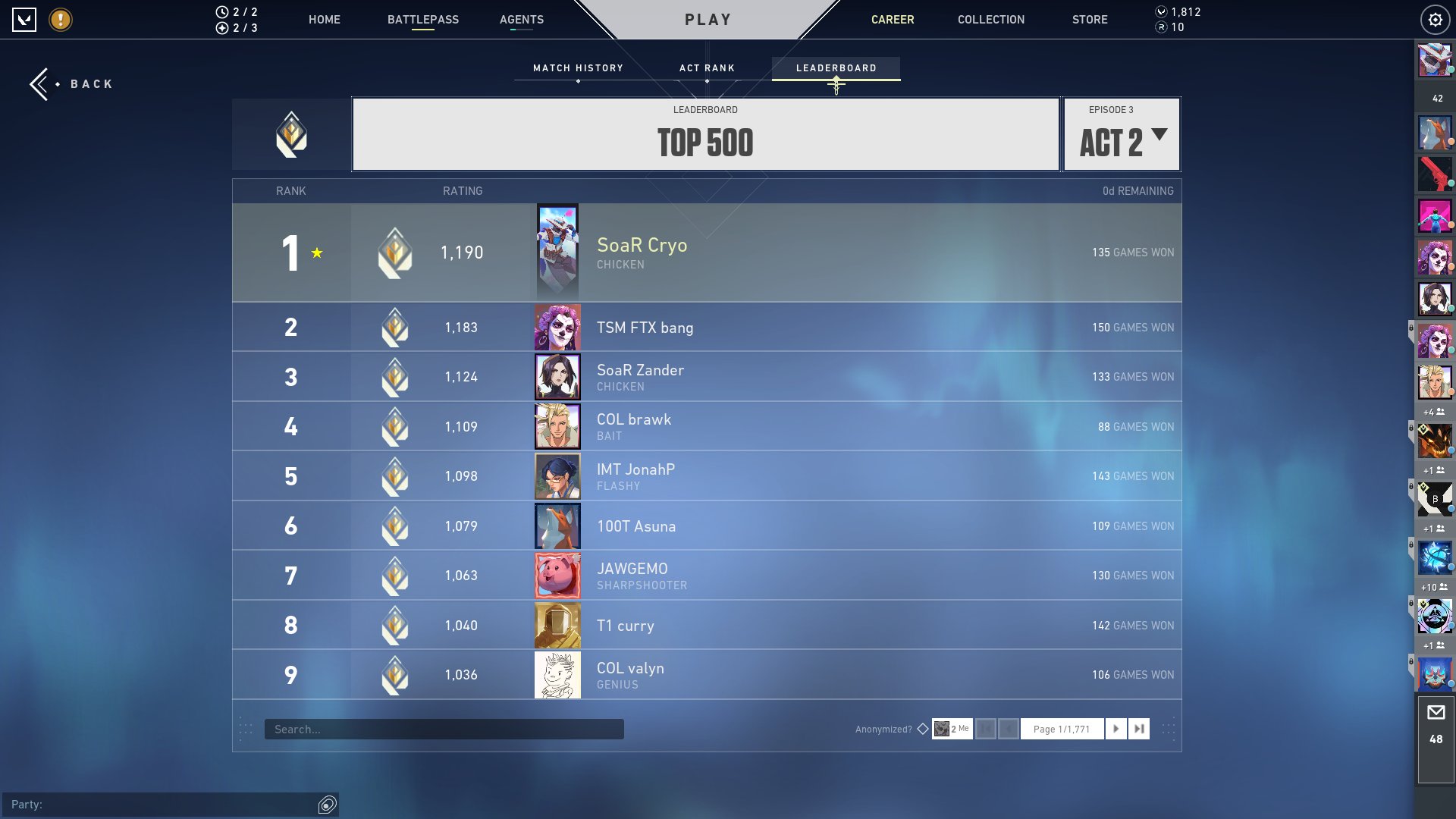Click the party voice chat icon bottom-left
Image resolution: width=1456 pixels, height=819 pixels.
point(327,806)
